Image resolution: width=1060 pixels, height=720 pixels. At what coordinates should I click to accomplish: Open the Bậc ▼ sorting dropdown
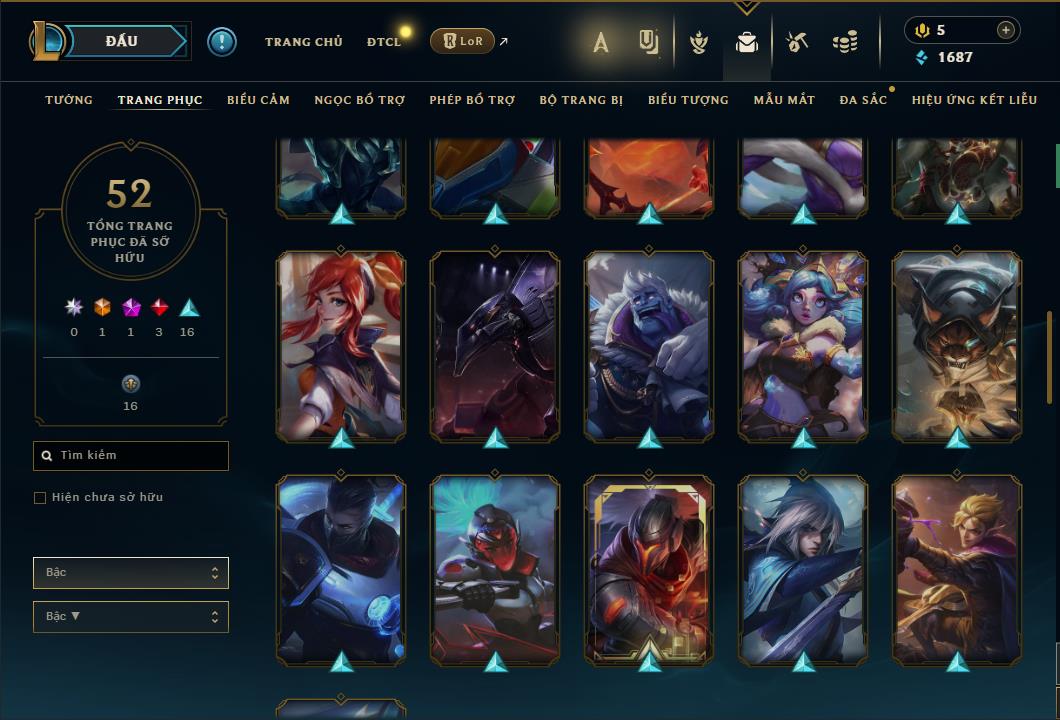pyautogui.click(x=131, y=617)
